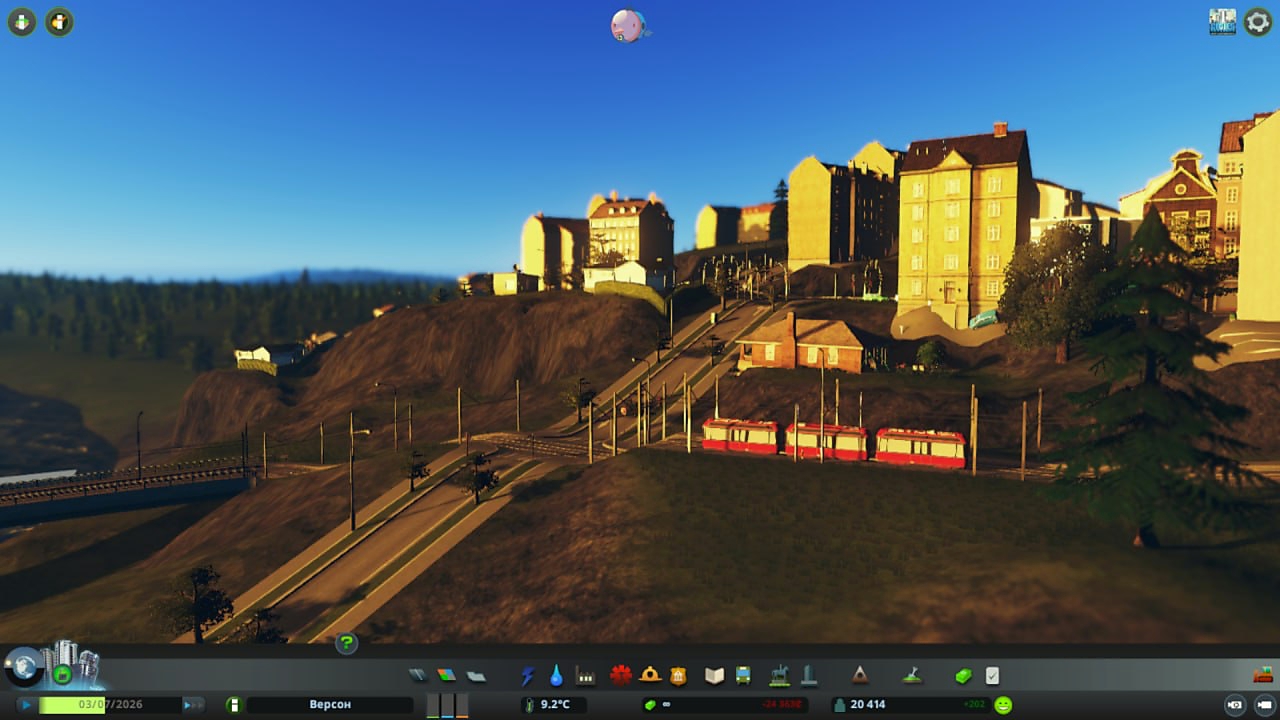Toggle the game pause/play button
Screen dimensions: 1280x720
pos(26,705)
